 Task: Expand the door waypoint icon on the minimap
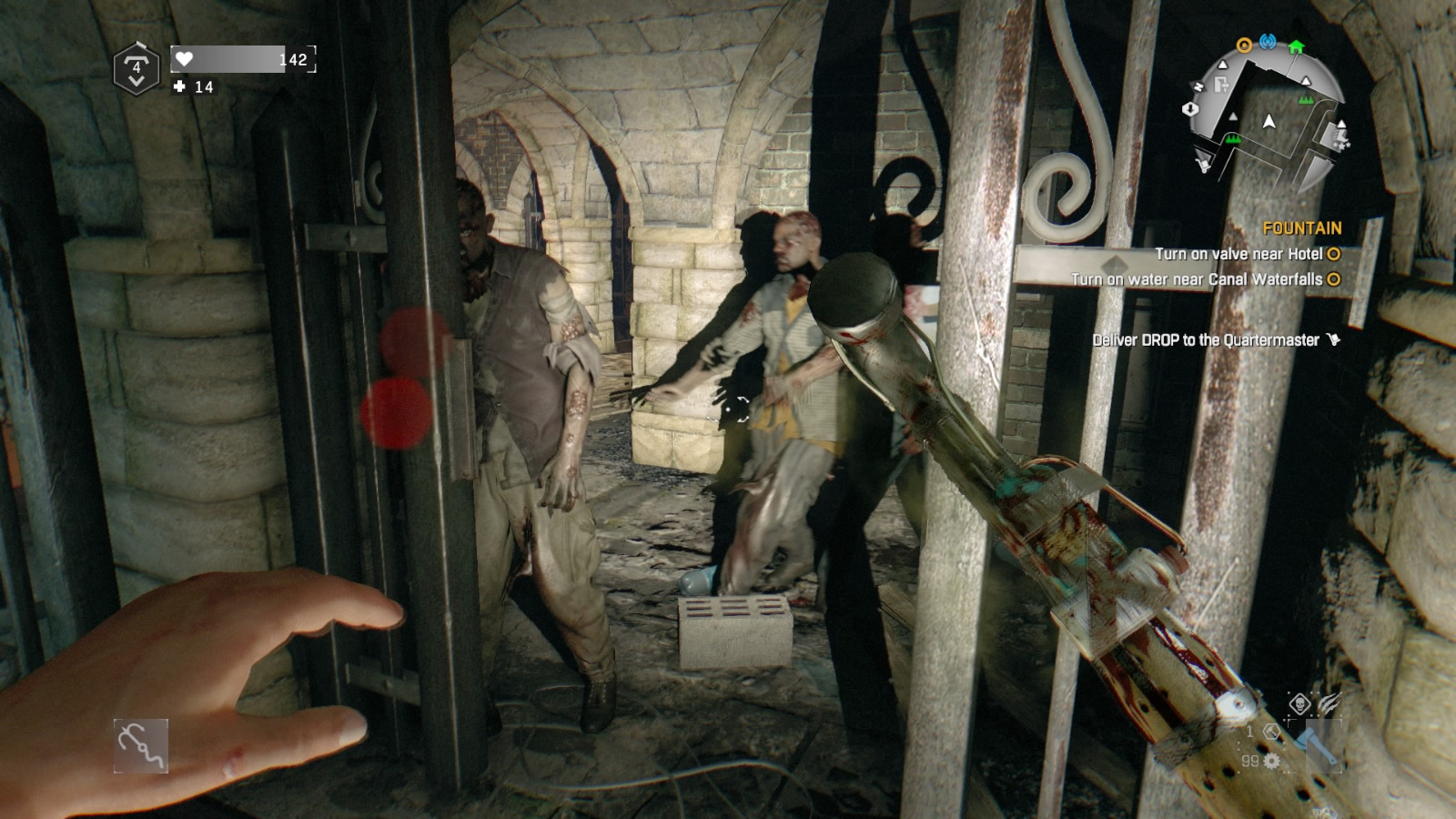pyautogui.click(x=1220, y=84)
